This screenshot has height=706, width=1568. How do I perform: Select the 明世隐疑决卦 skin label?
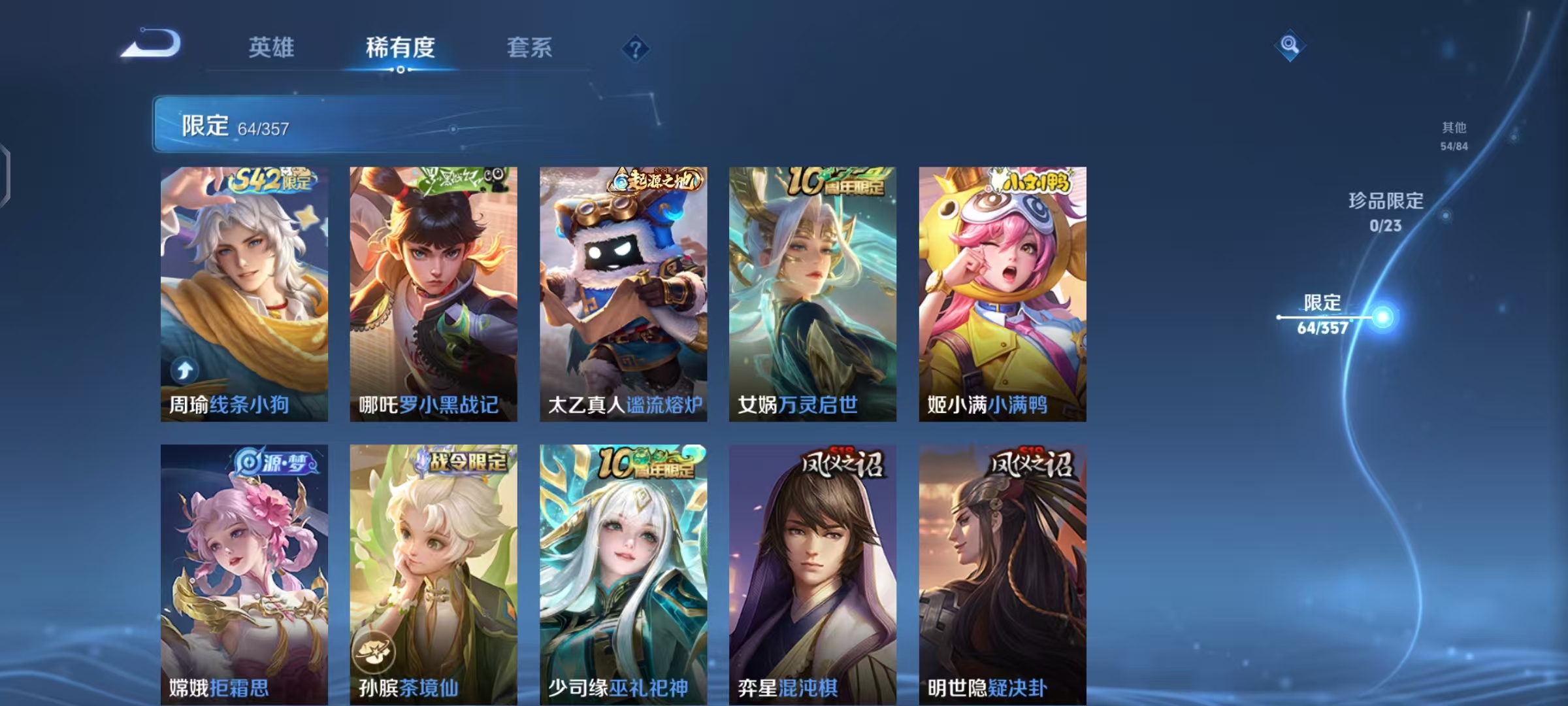[987, 688]
